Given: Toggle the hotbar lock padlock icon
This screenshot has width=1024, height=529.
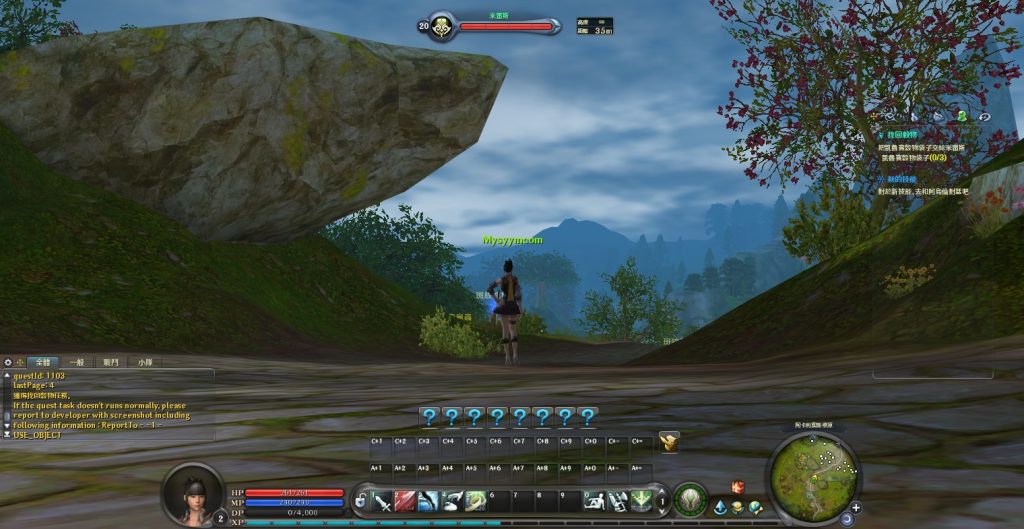Looking at the screenshot, I should pos(360,499).
